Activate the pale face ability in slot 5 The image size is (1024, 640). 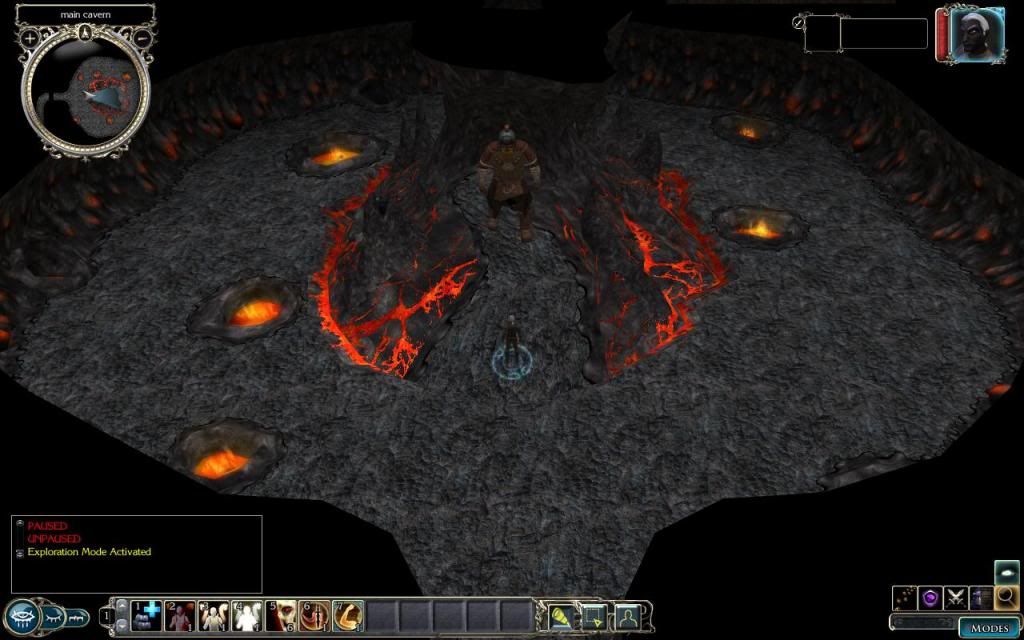pos(281,615)
